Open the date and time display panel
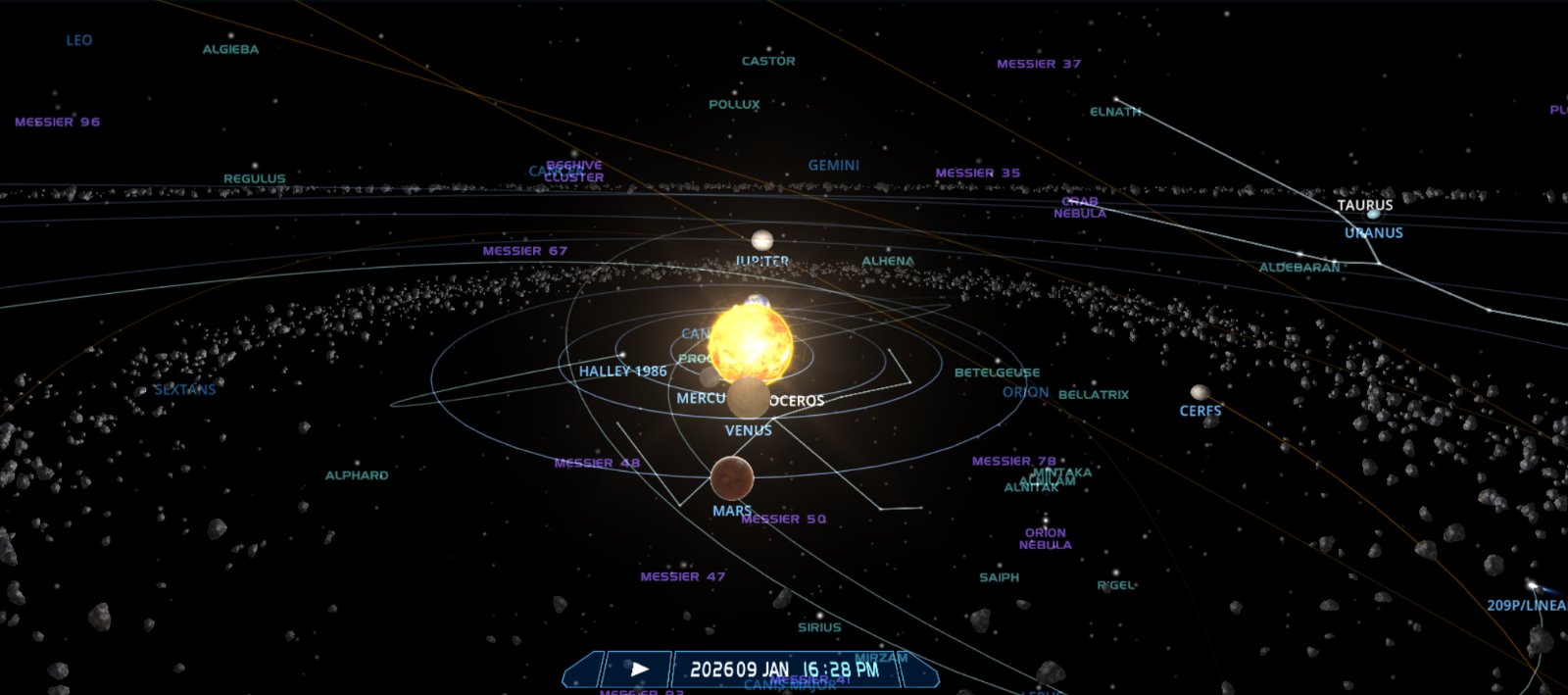Screen dimensions: 1568x695 [784, 670]
